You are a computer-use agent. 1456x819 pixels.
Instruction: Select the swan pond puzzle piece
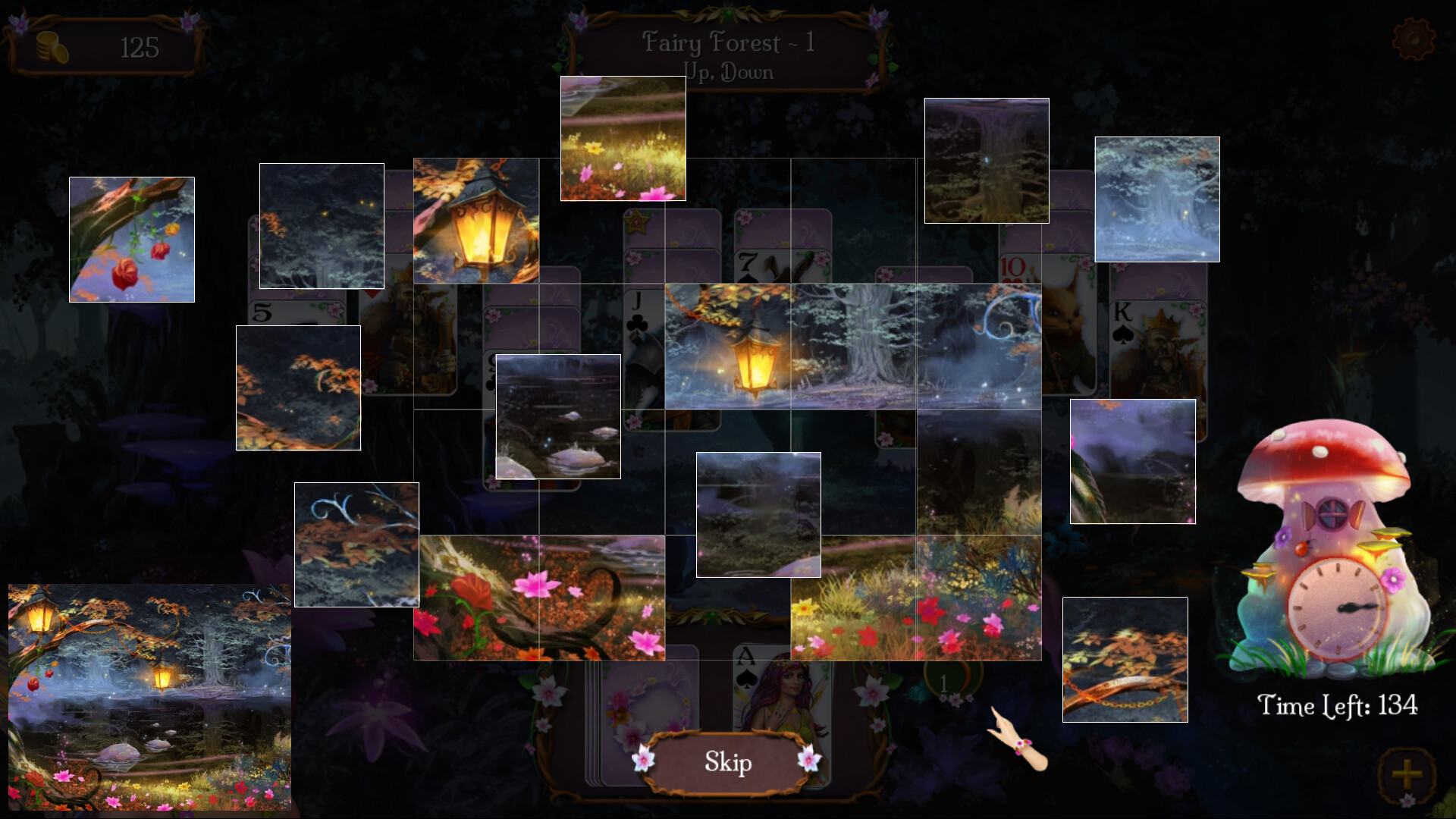557,417
